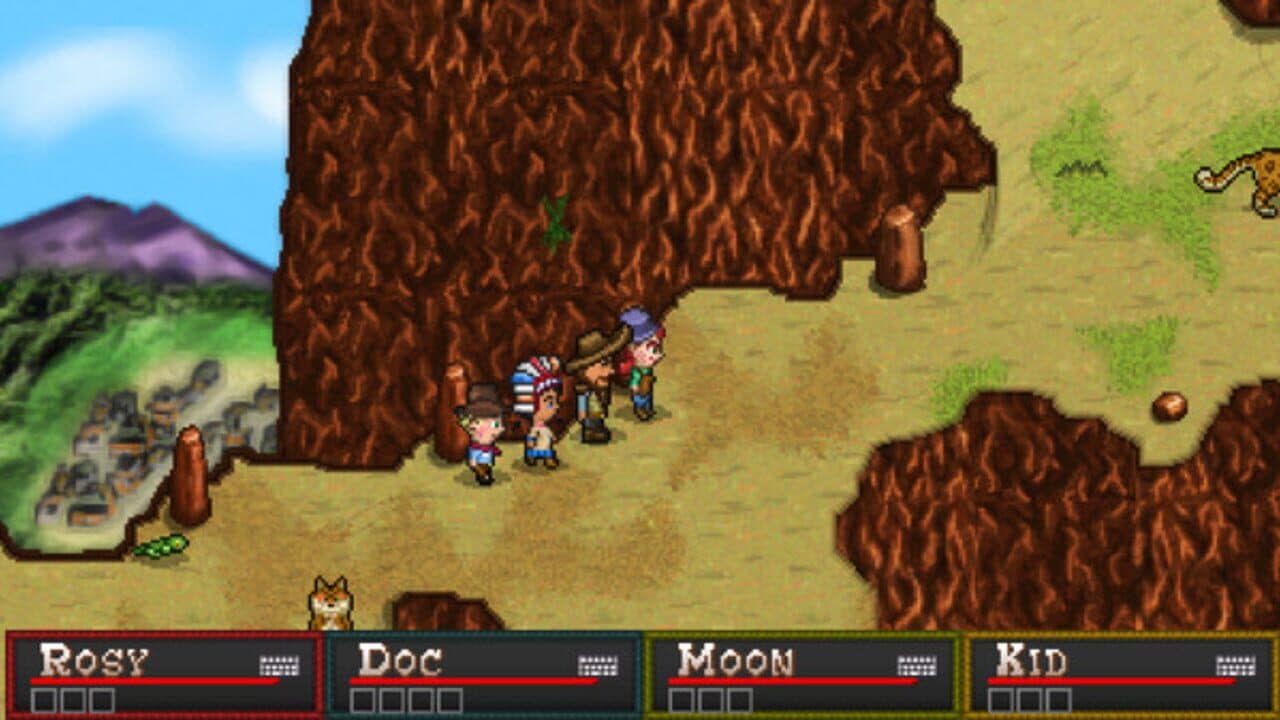Expand Moon's character status panel
Viewport: 1280px width, 720px height.
pos(805,675)
